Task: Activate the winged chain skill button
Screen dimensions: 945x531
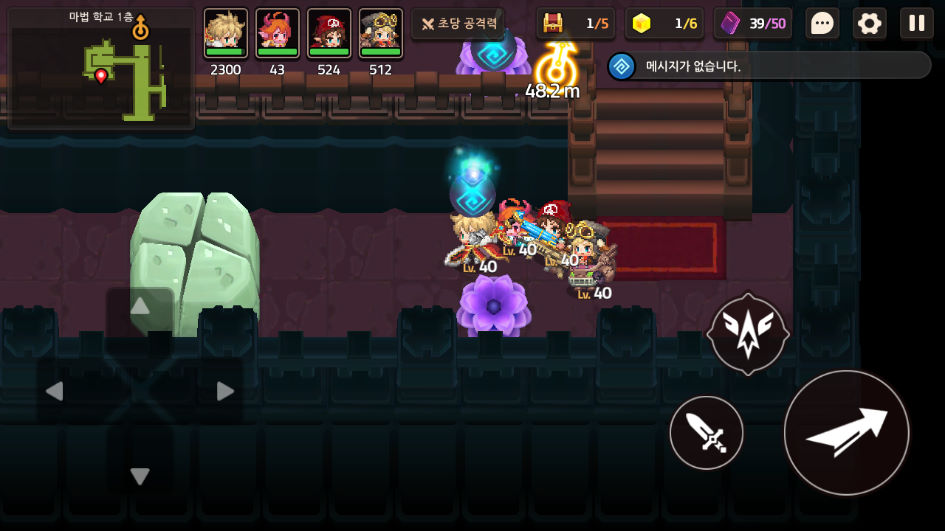Action: click(747, 335)
